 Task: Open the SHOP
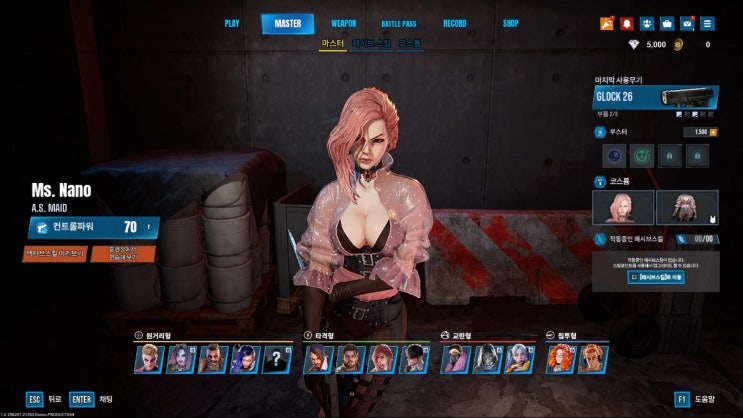pyautogui.click(x=510, y=23)
